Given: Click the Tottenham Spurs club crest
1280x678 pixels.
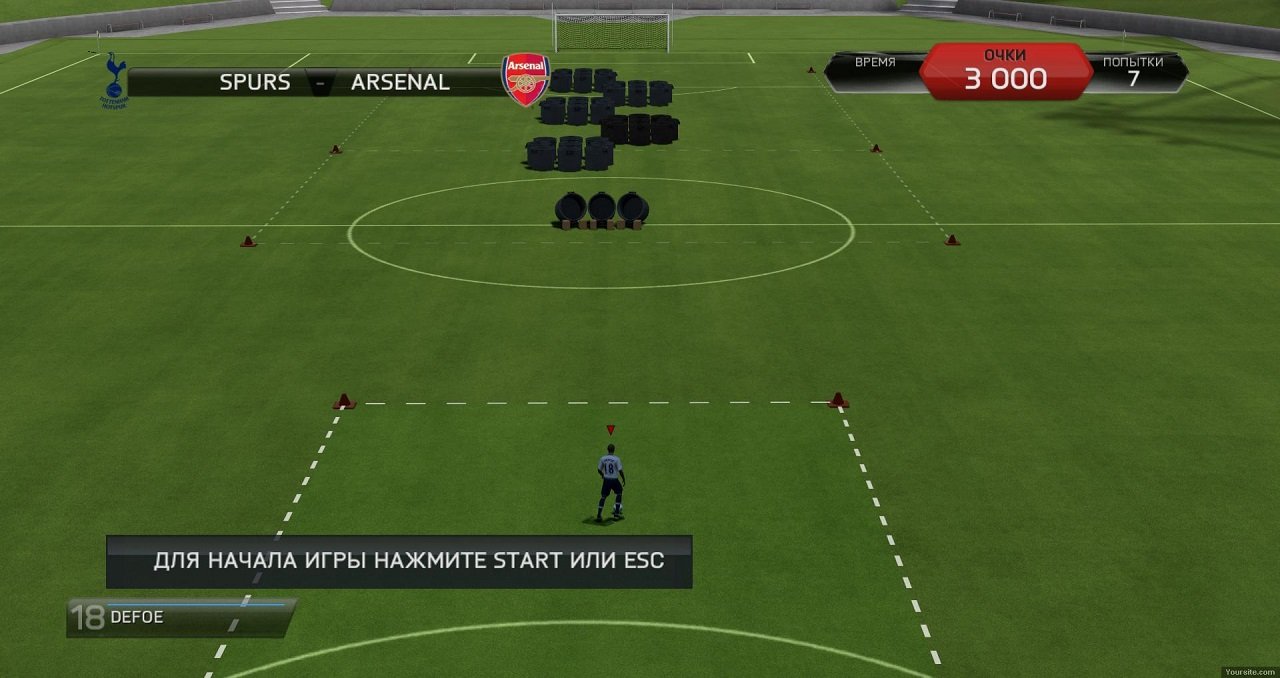Looking at the screenshot, I should [113, 80].
